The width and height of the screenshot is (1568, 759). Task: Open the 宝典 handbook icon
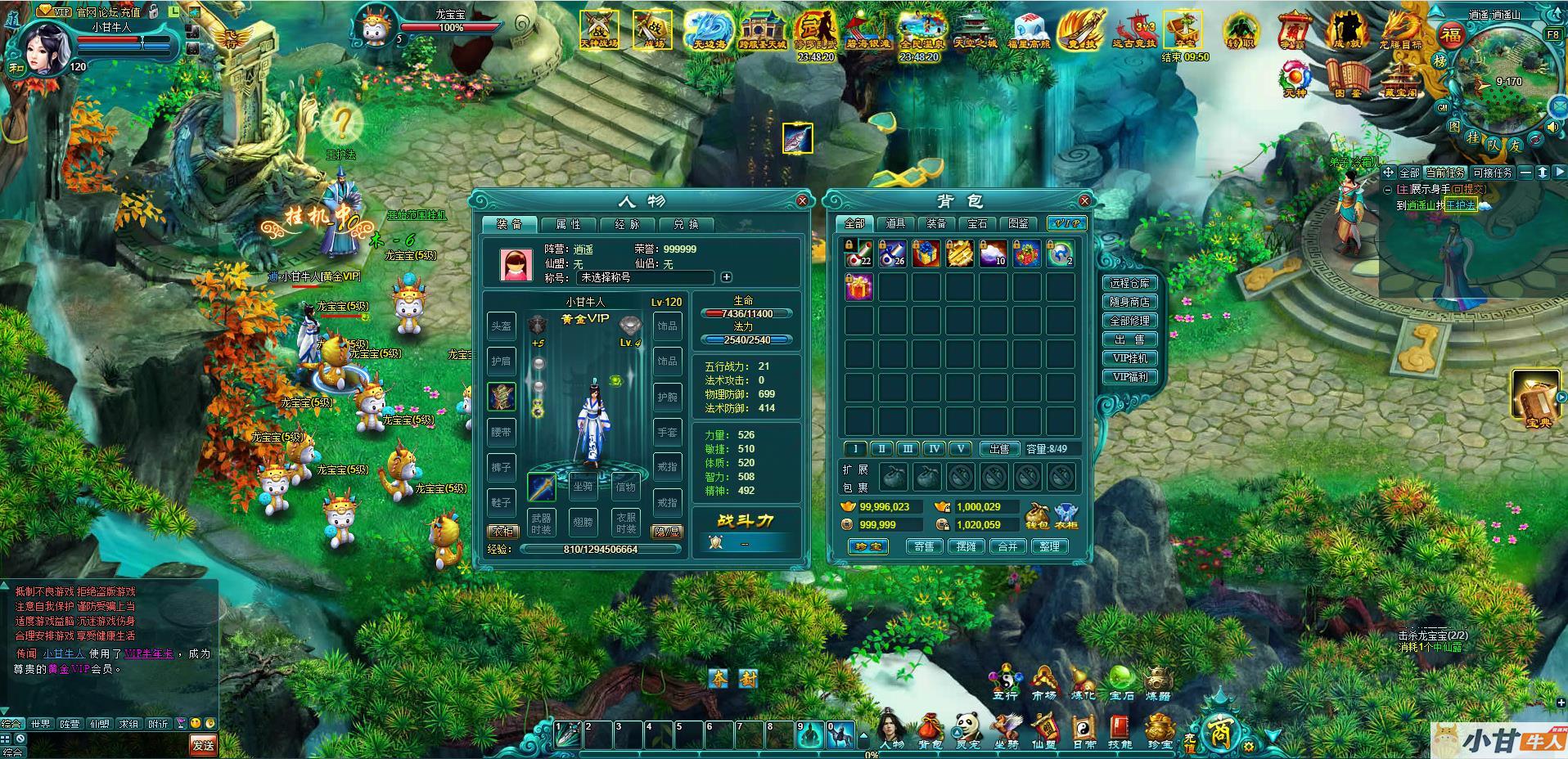(1534, 398)
